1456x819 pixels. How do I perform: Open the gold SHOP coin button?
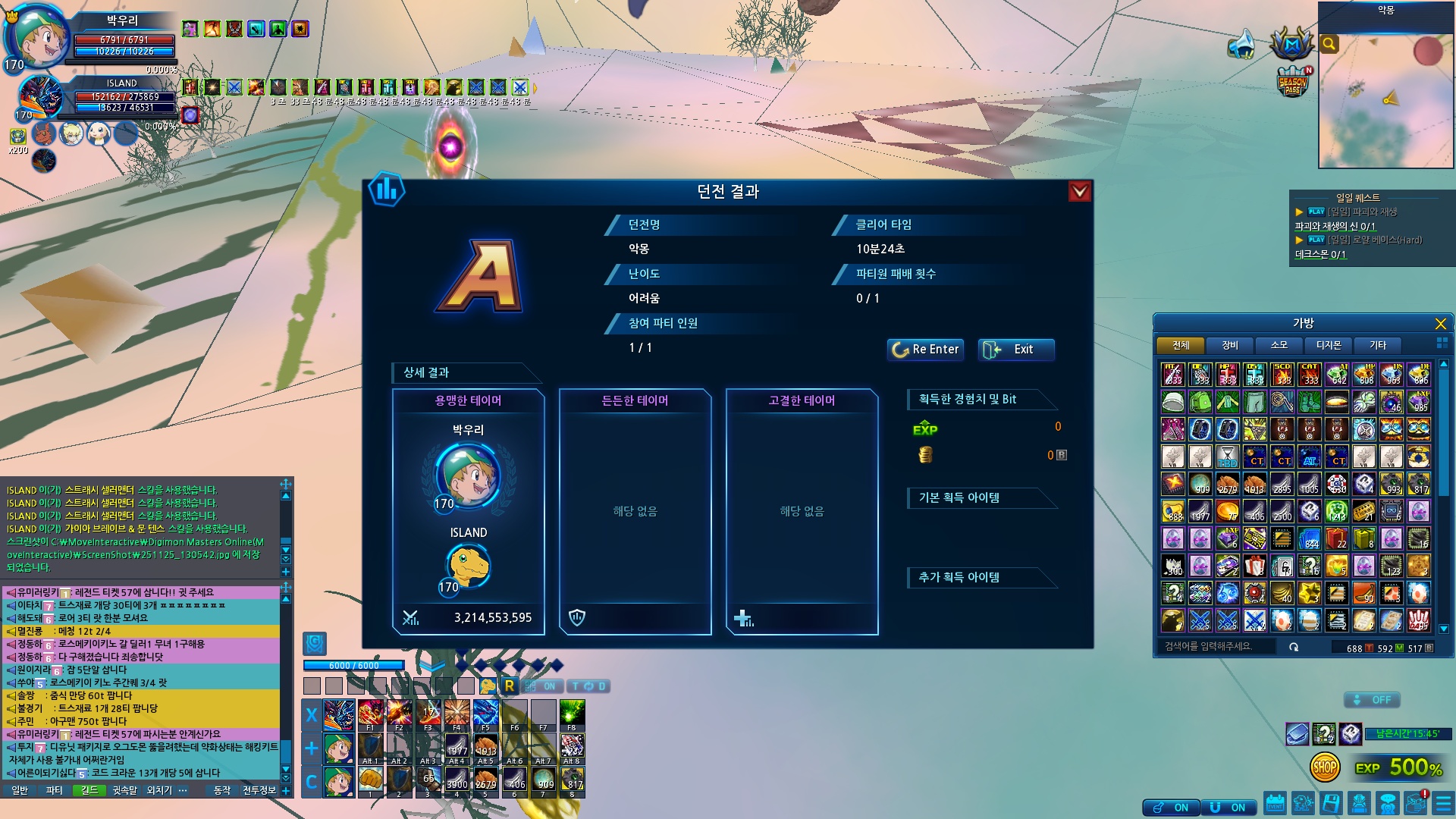[x=1325, y=767]
